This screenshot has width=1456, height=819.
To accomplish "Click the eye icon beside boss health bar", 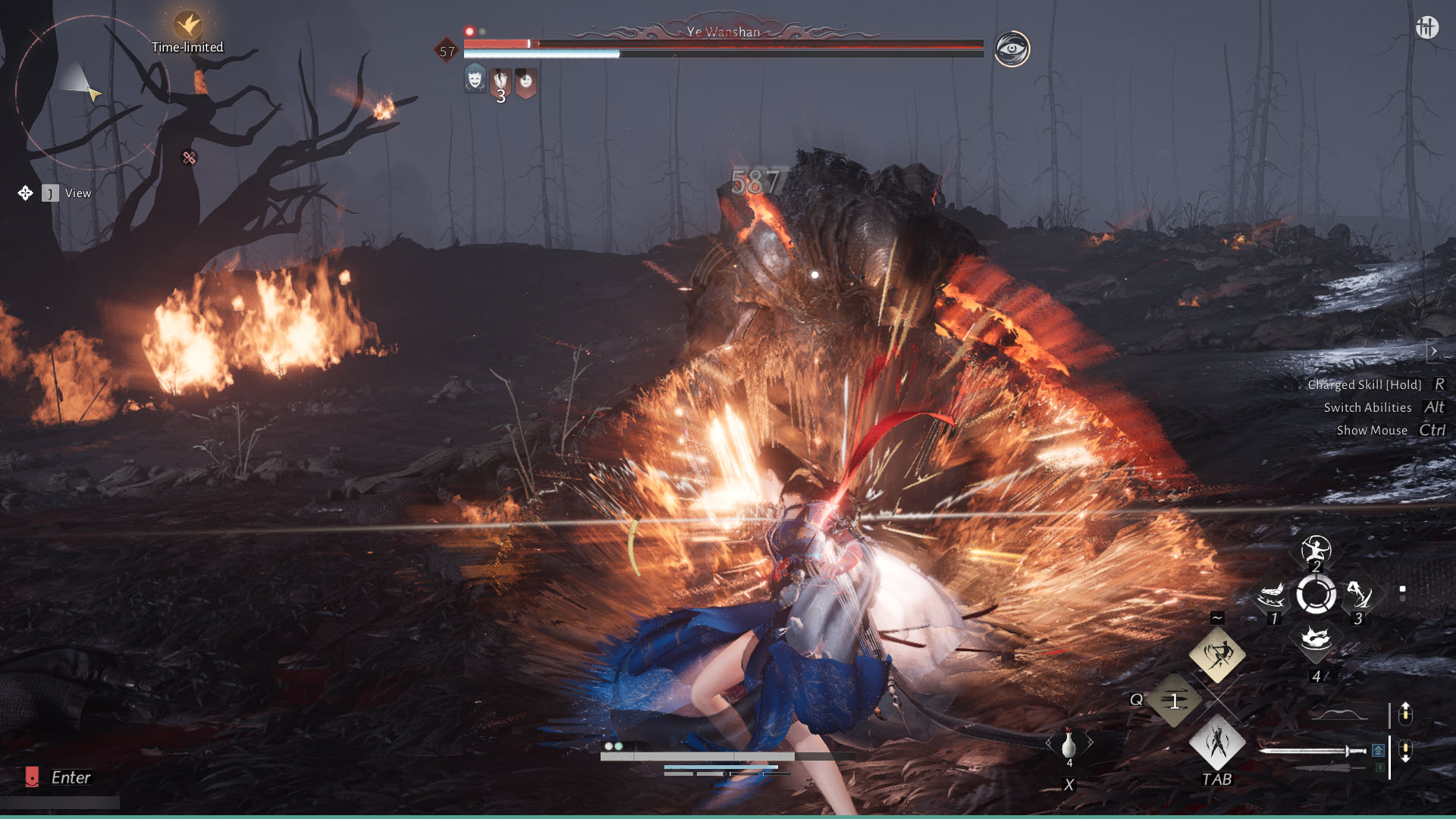I will coord(1012,49).
